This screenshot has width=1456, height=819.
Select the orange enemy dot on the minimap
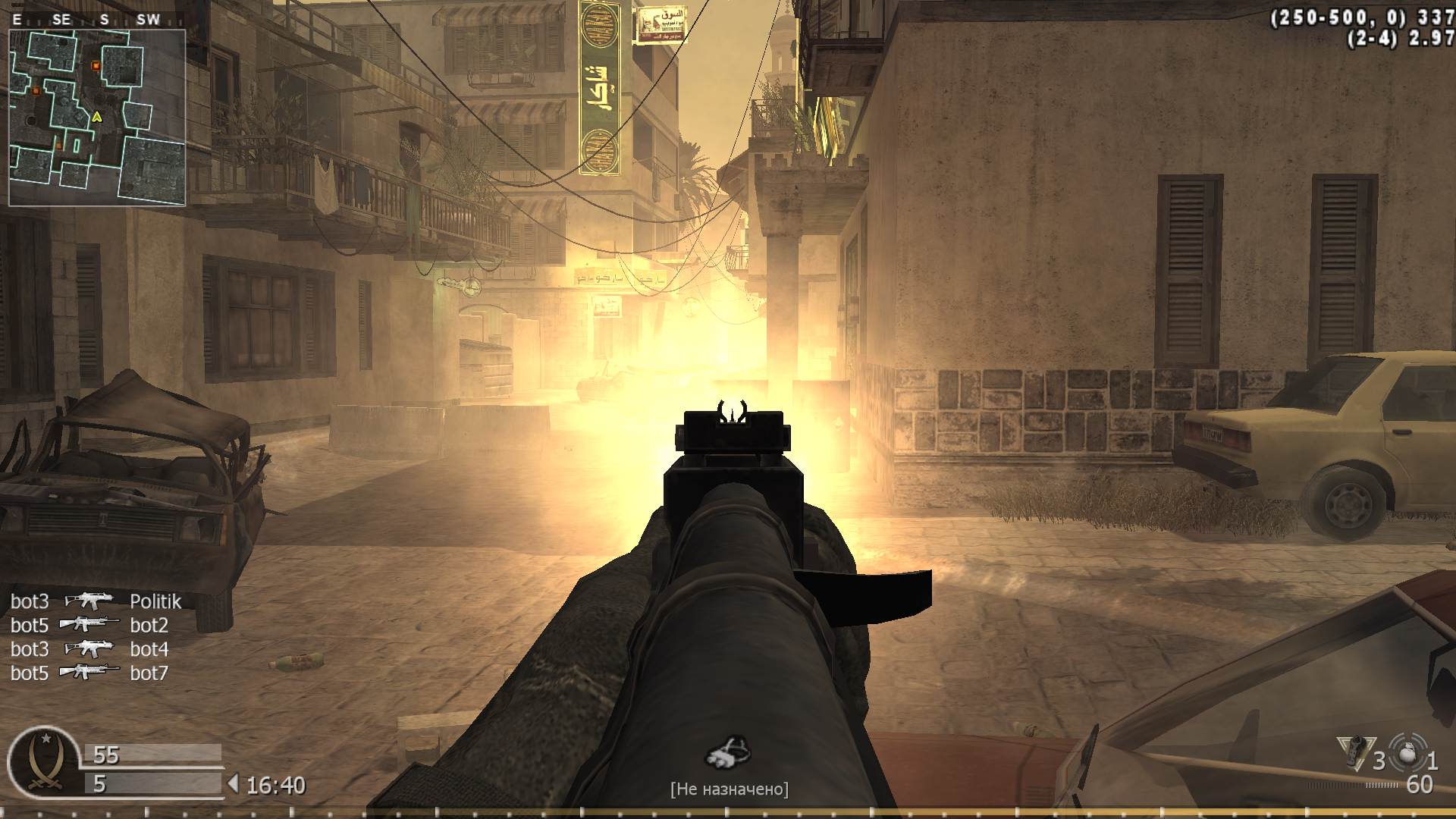(x=95, y=66)
